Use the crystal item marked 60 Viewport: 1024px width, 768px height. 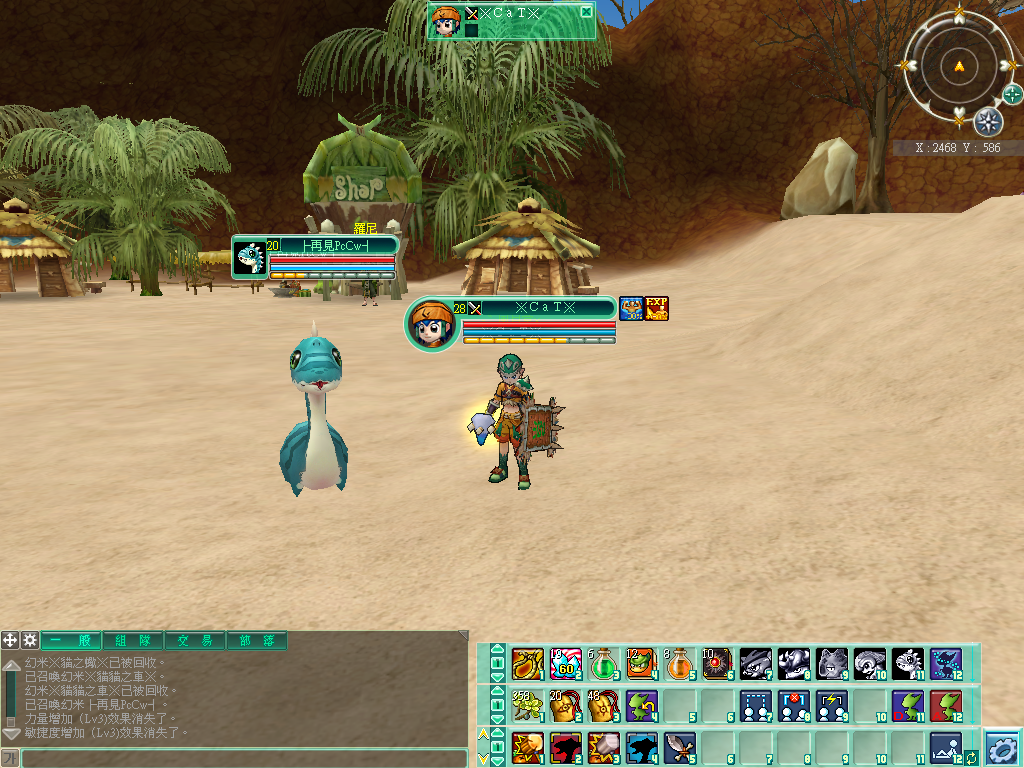(x=565, y=663)
